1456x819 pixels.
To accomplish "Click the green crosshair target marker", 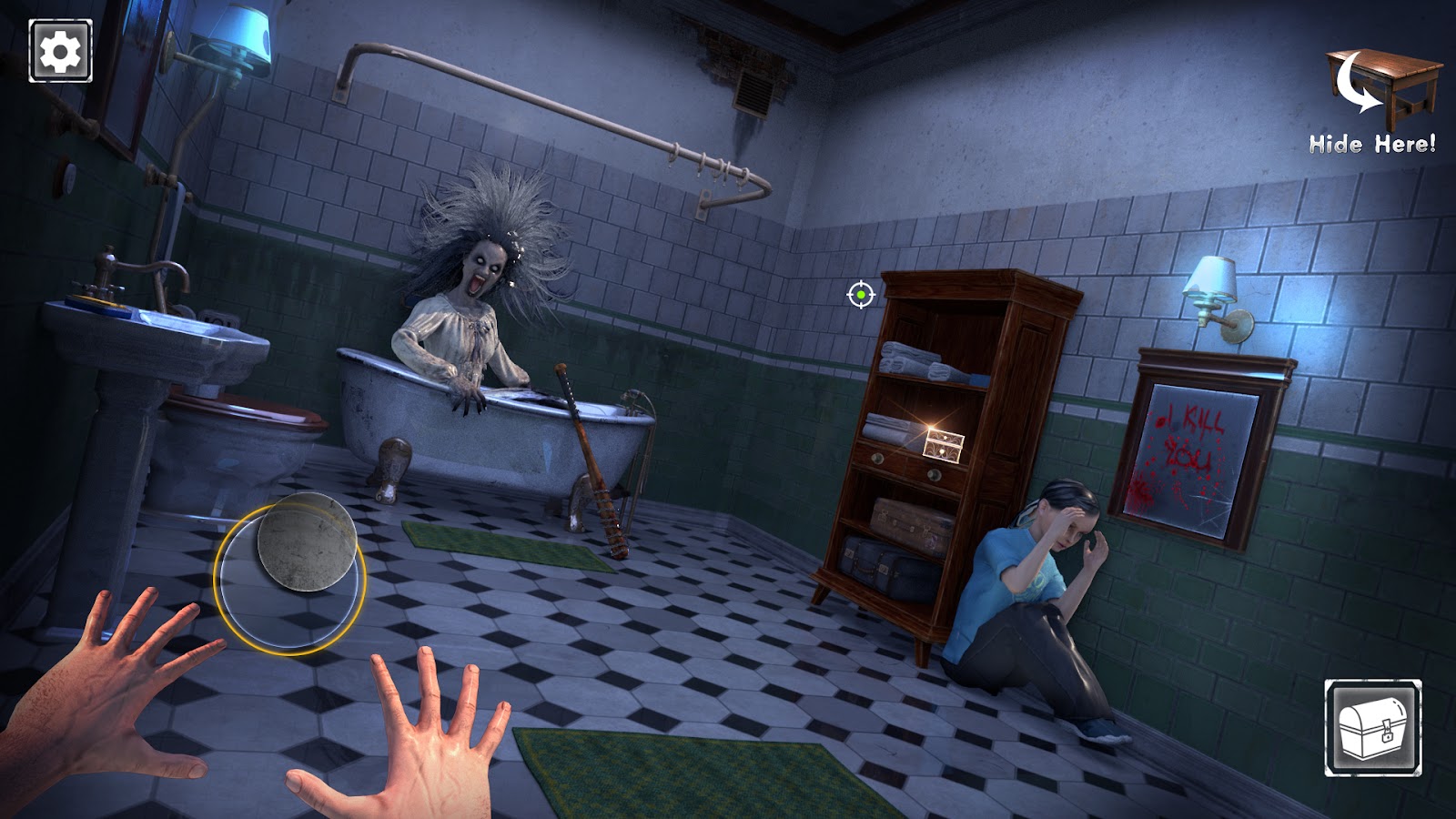I will (x=860, y=295).
